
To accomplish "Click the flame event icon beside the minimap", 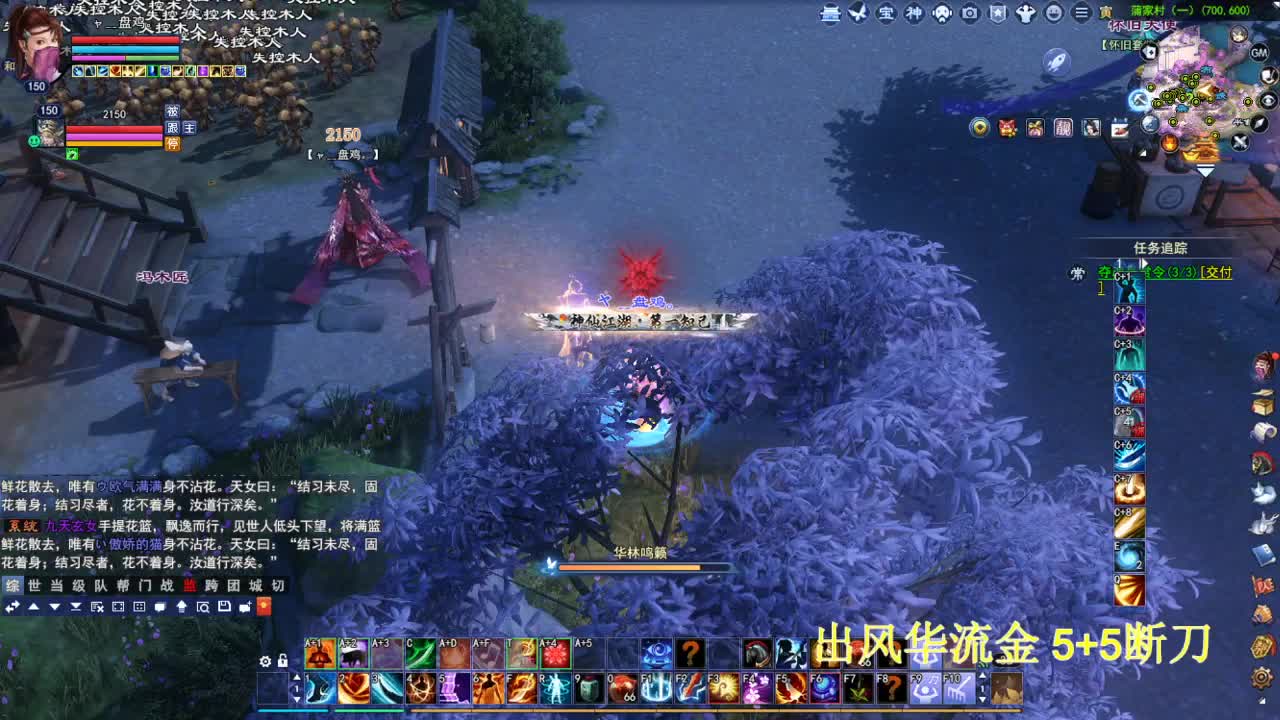I will [x=1169, y=142].
